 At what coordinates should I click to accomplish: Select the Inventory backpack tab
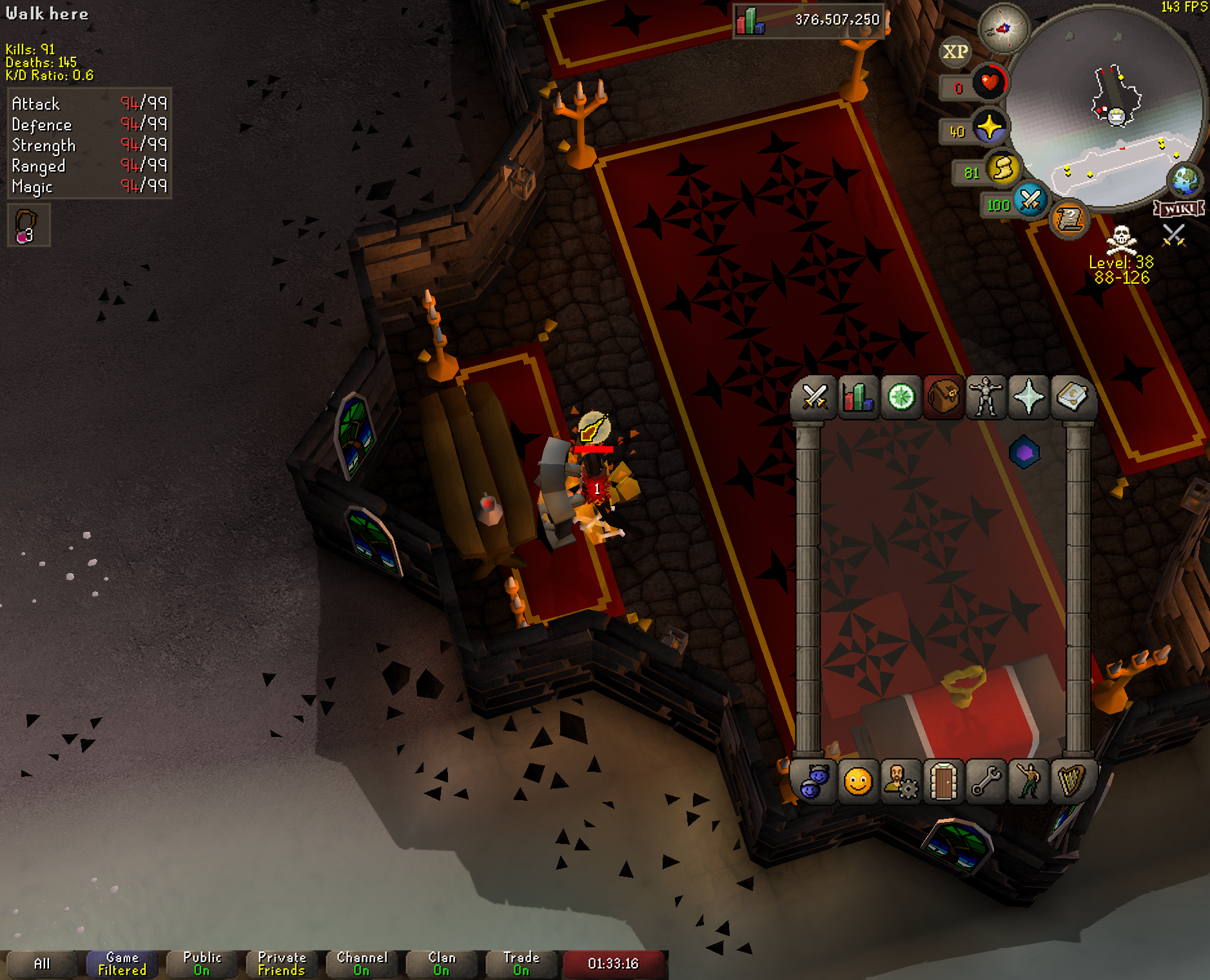(944, 397)
